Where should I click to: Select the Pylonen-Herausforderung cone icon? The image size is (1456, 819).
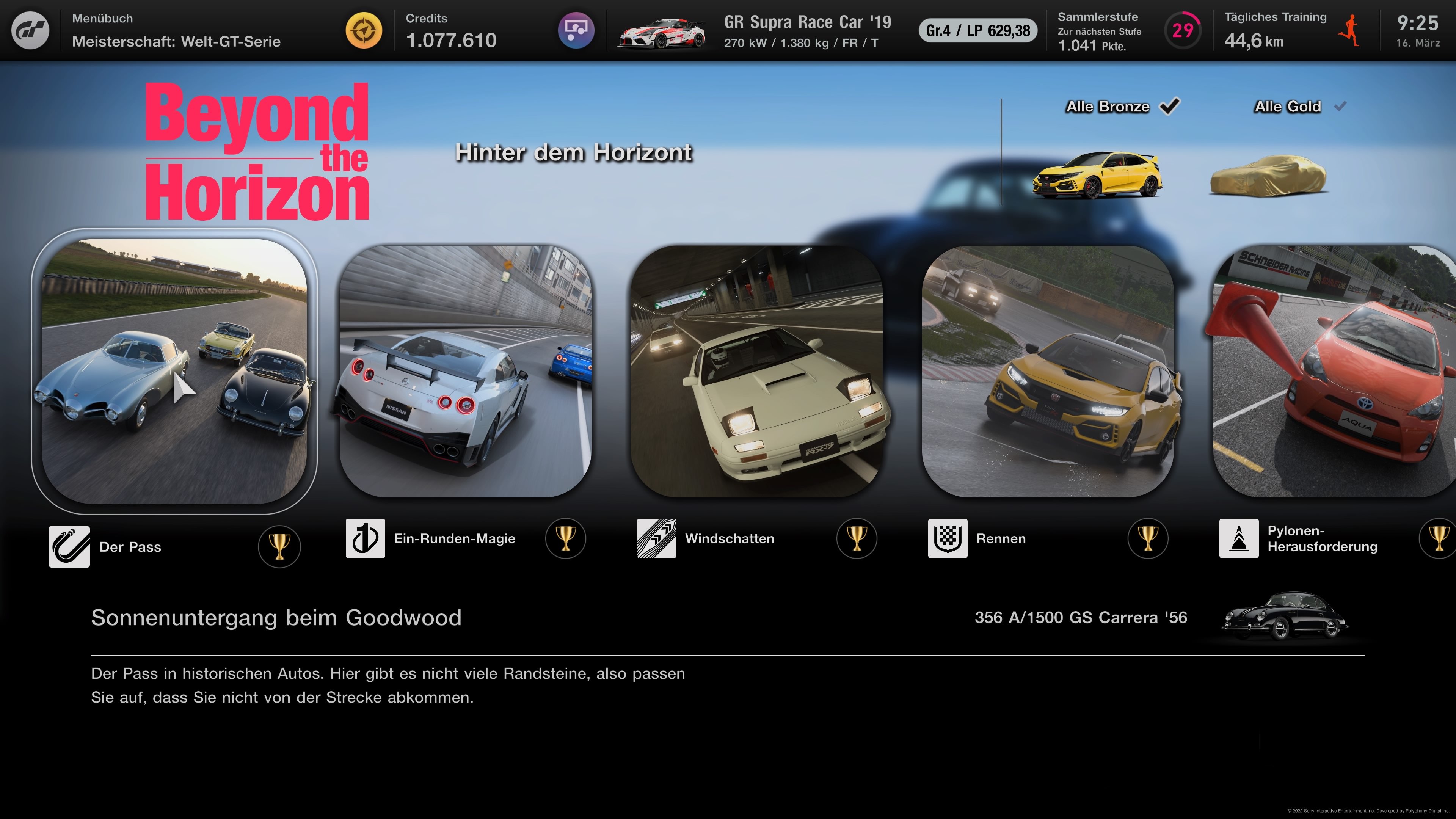pyautogui.click(x=1238, y=539)
